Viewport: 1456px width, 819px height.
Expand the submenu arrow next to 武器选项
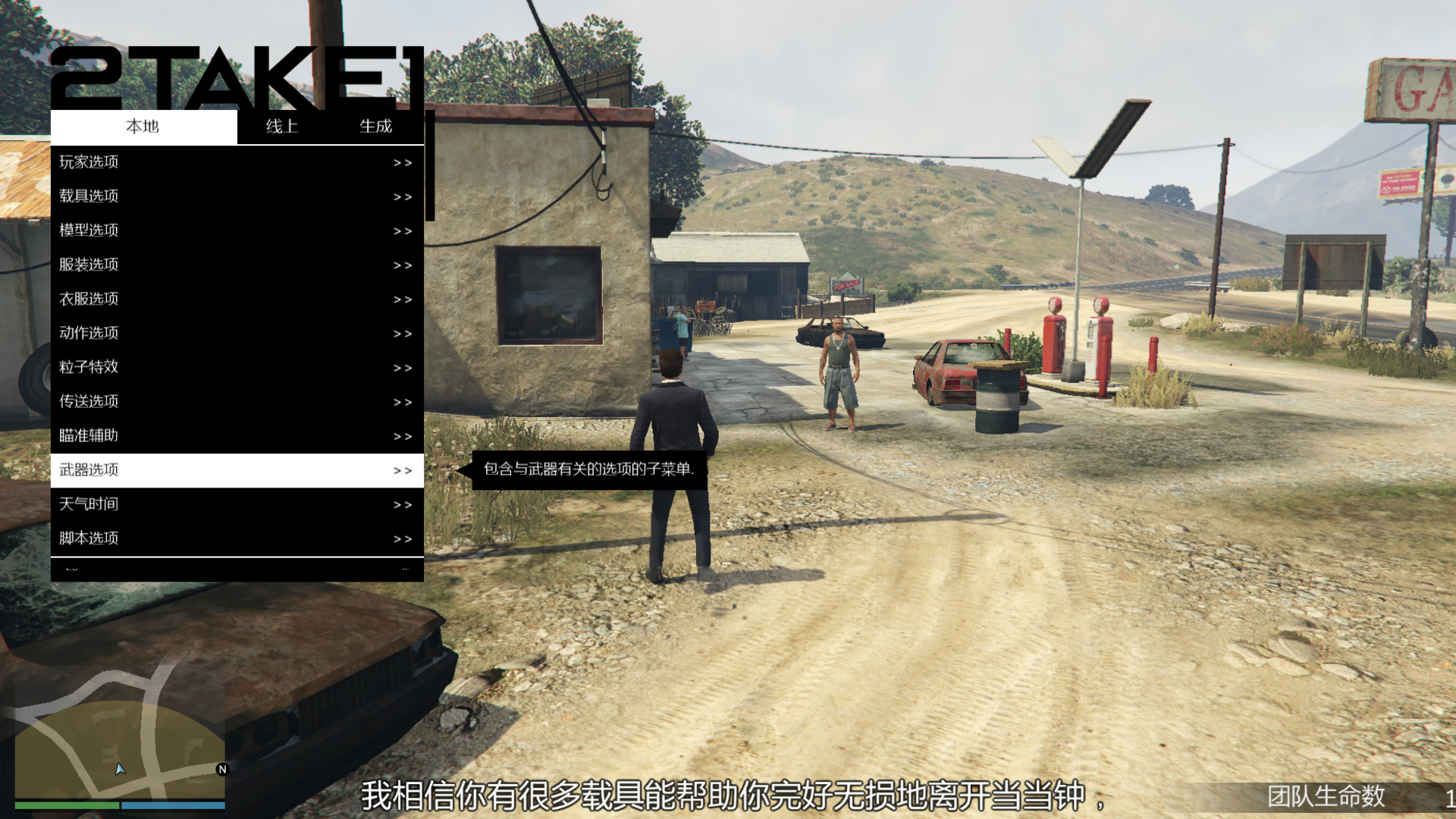tap(403, 470)
